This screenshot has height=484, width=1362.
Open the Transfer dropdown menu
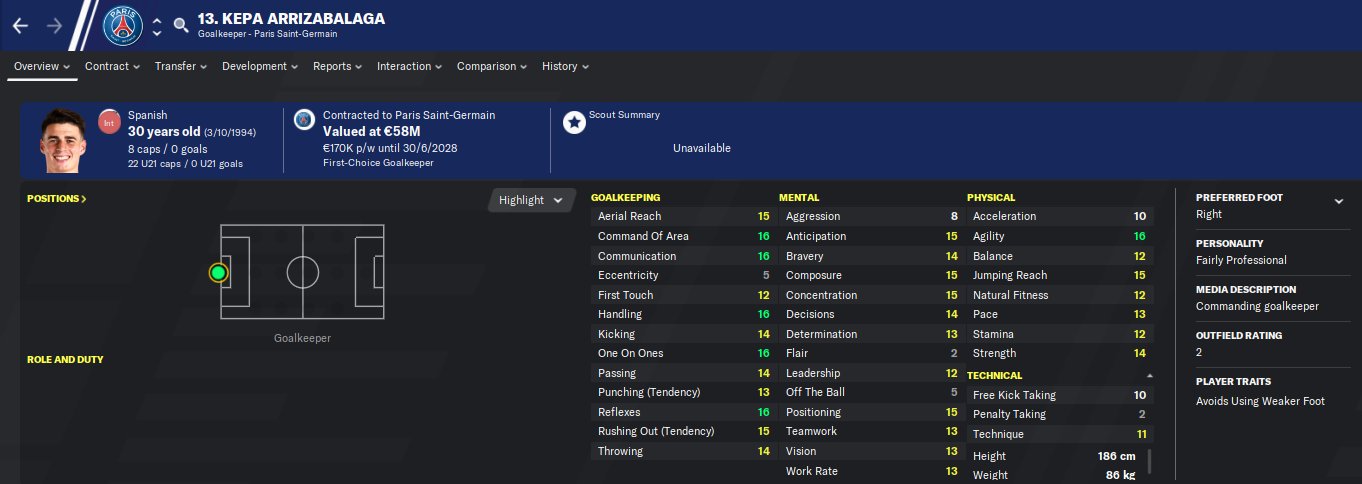(x=180, y=67)
